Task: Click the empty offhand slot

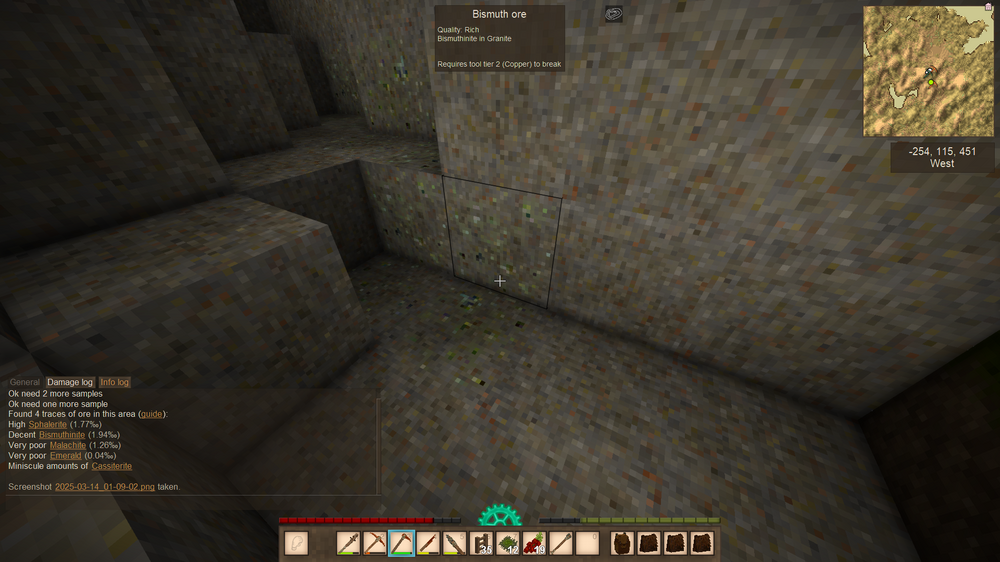Action: pyautogui.click(x=296, y=543)
